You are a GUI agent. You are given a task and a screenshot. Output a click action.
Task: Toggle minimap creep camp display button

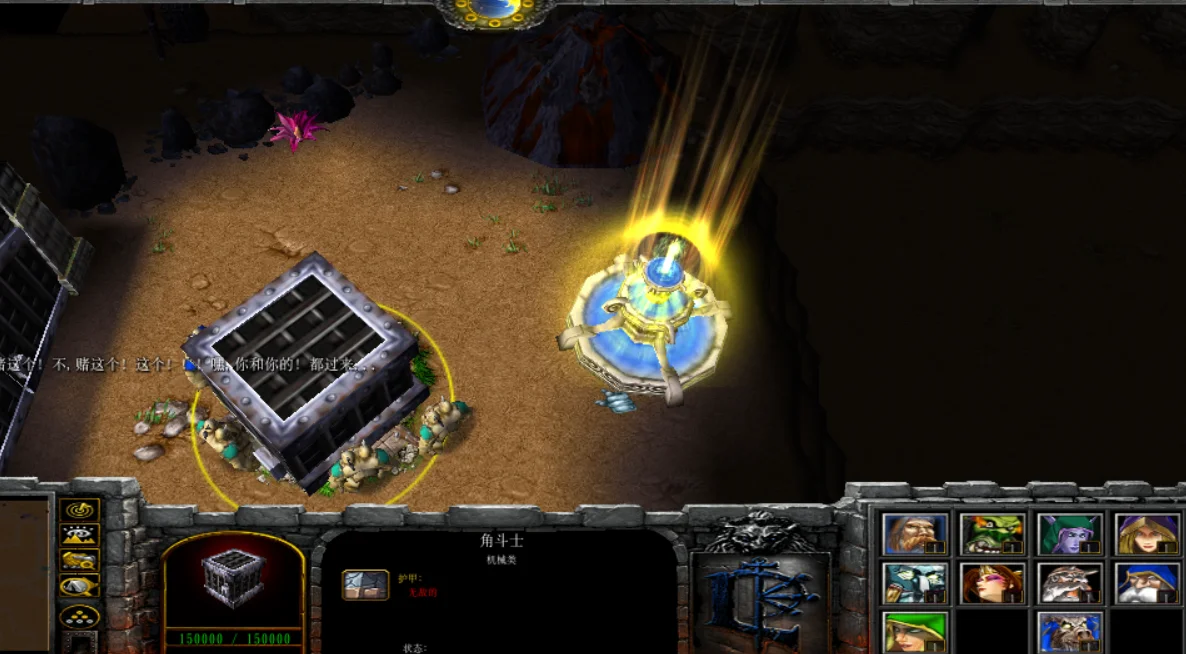click(x=80, y=586)
